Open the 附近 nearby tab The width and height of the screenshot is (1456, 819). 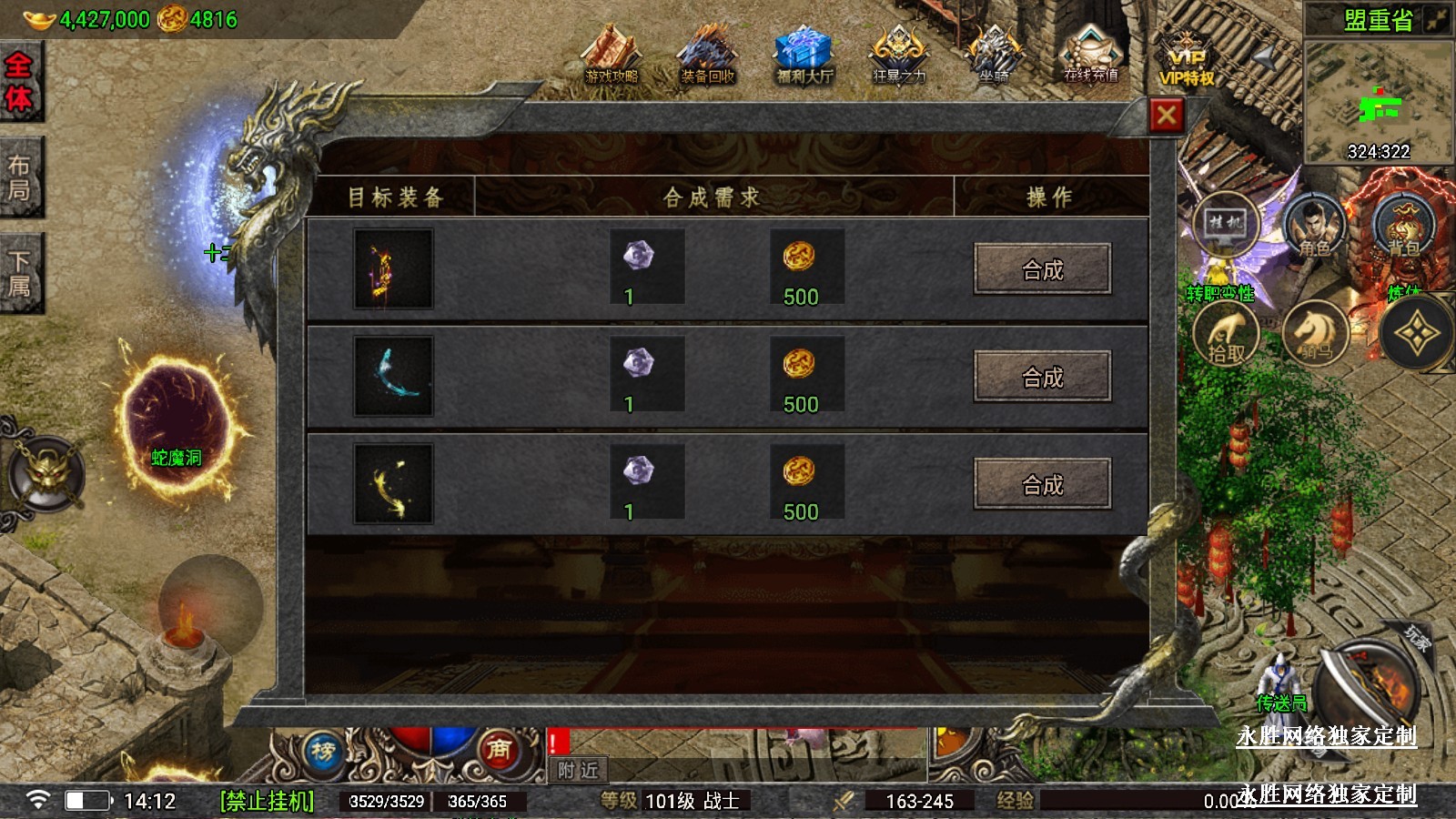[x=579, y=770]
